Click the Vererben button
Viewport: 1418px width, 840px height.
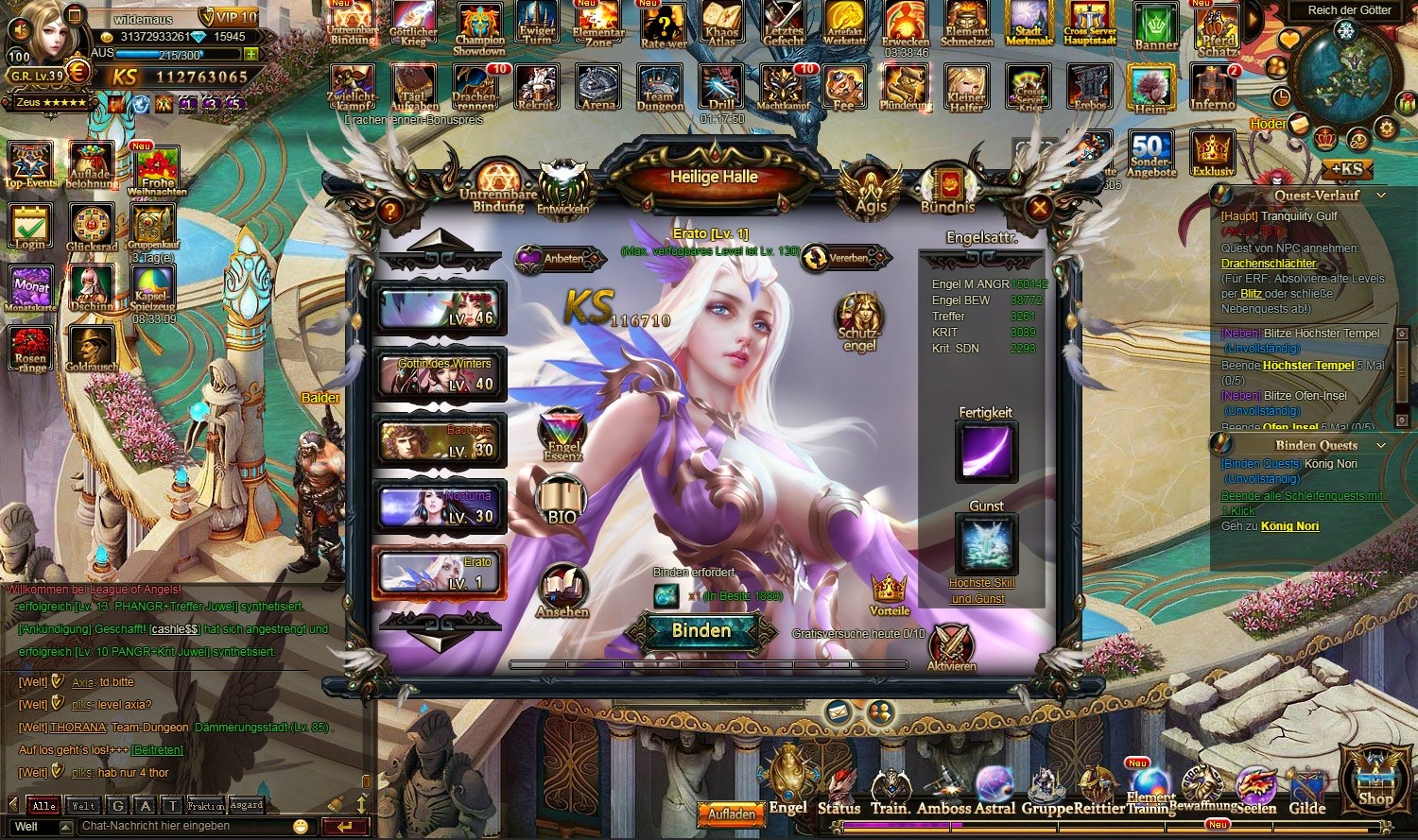(845, 258)
